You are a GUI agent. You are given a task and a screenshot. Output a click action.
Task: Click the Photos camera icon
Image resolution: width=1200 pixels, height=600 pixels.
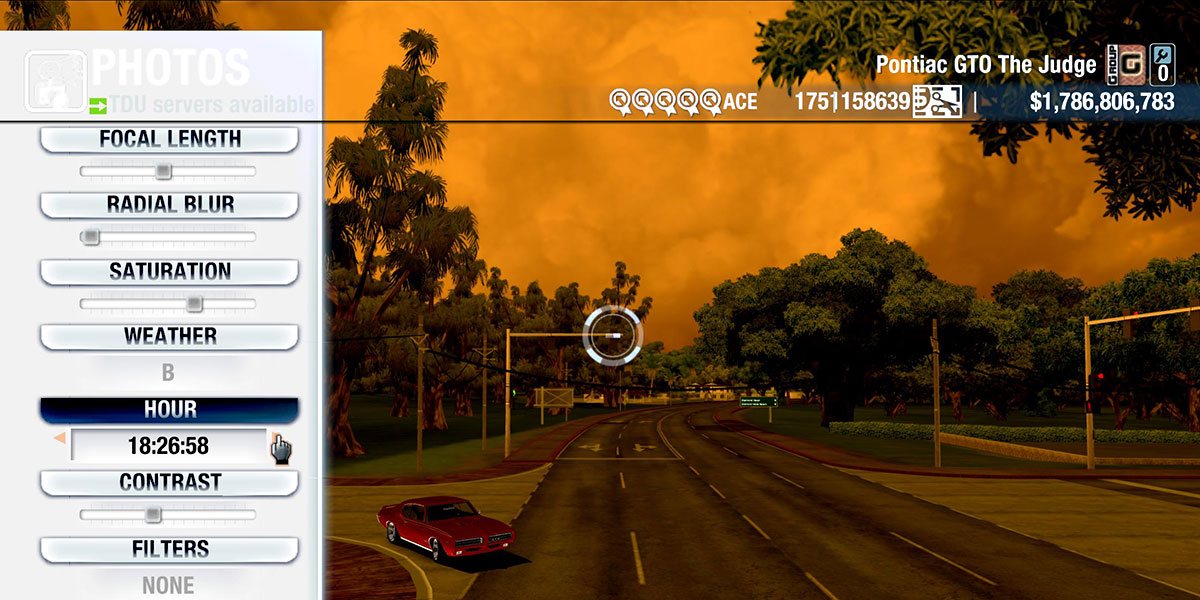pos(56,82)
